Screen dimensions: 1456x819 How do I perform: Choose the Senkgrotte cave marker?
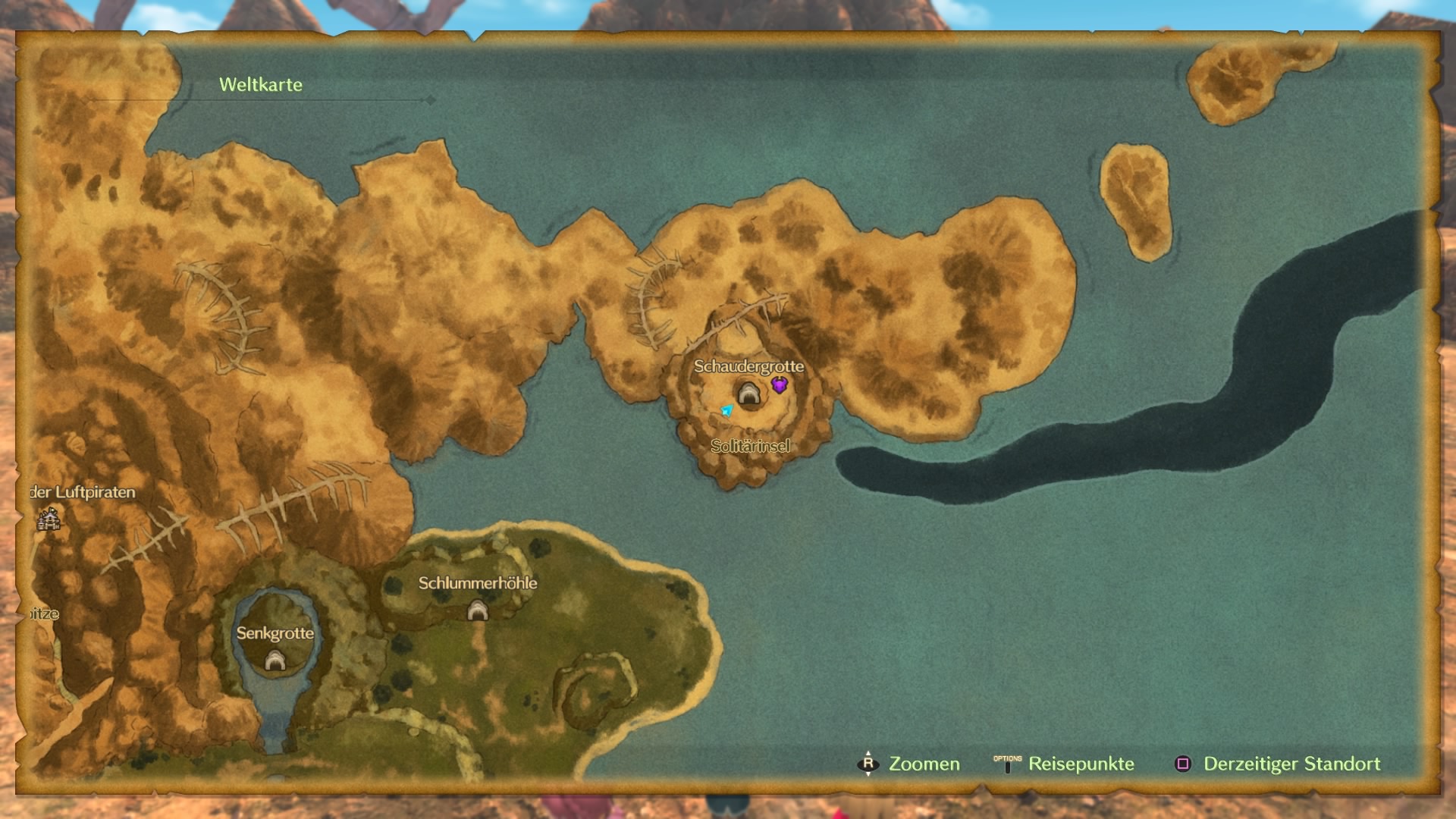275,661
